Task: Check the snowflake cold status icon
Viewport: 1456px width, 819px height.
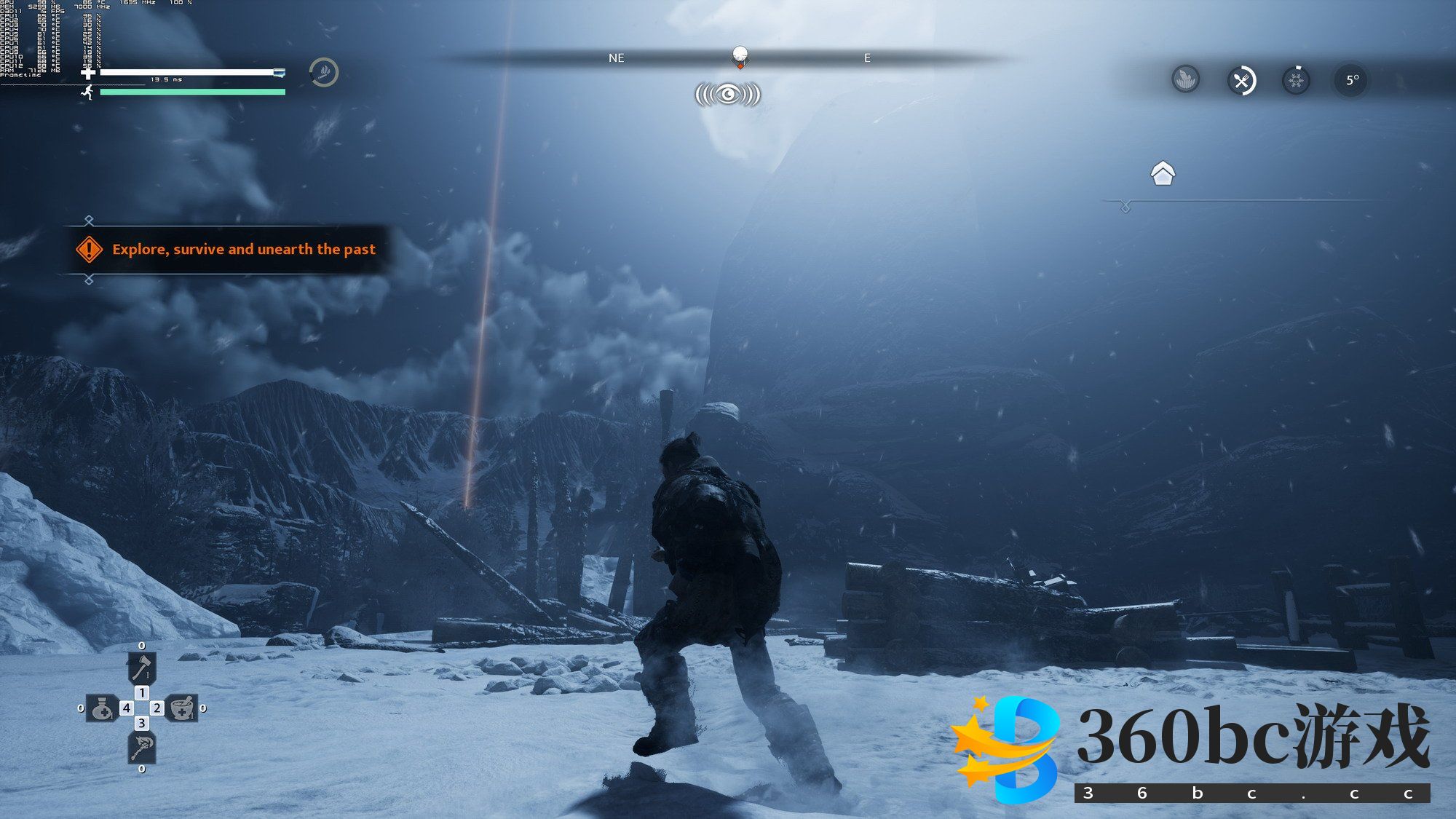Action: point(1296,80)
